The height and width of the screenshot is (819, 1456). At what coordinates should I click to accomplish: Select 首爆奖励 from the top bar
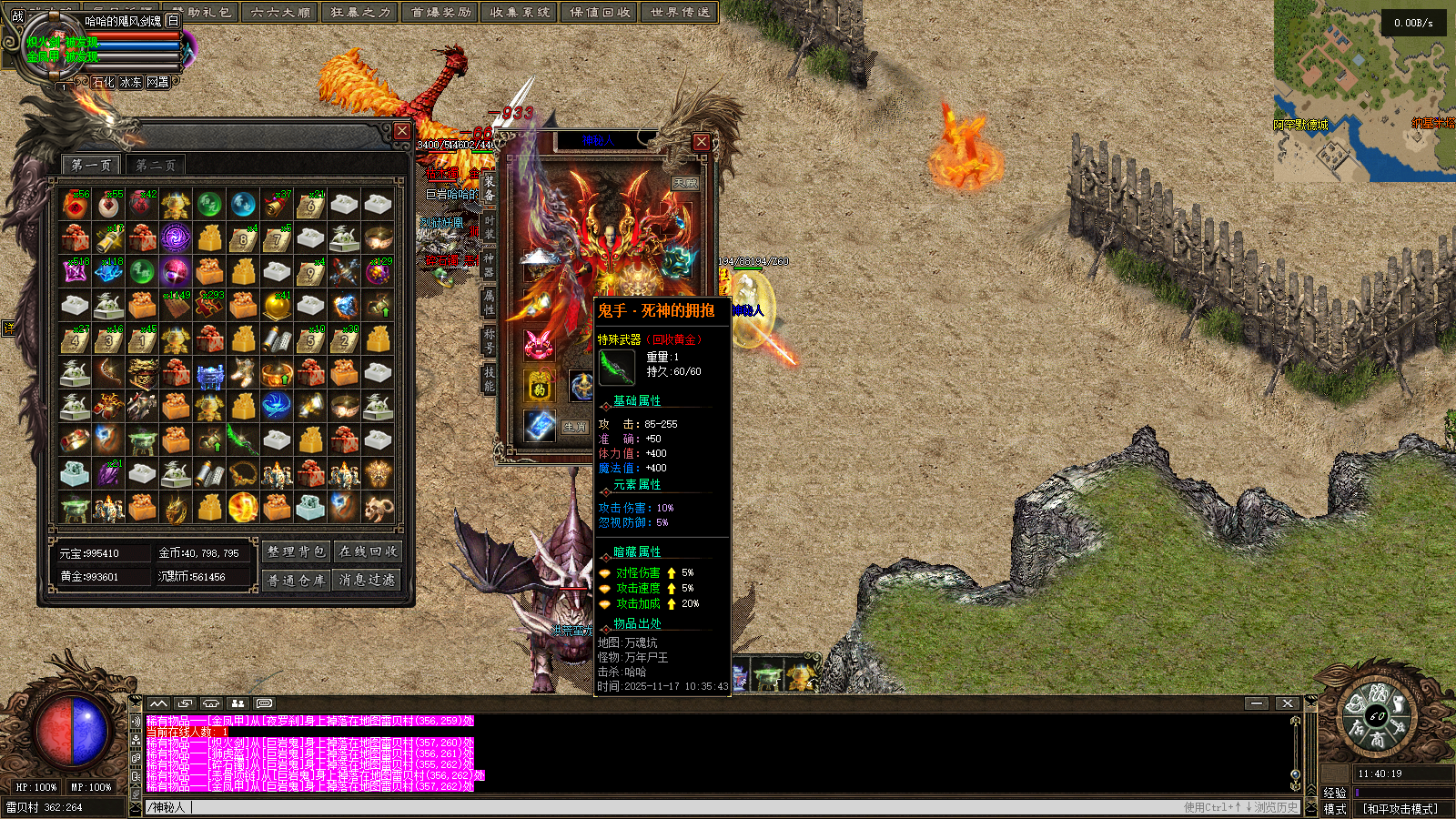[x=440, y=12]
